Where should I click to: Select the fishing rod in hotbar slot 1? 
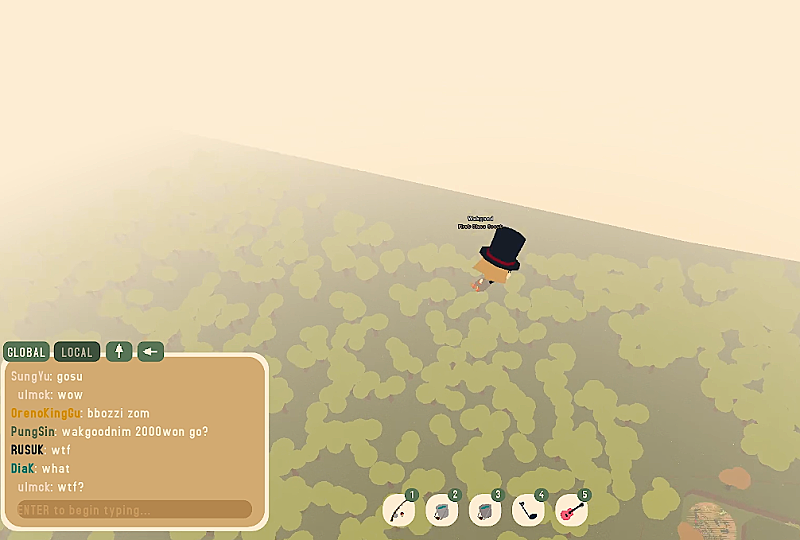coord(399,510)
